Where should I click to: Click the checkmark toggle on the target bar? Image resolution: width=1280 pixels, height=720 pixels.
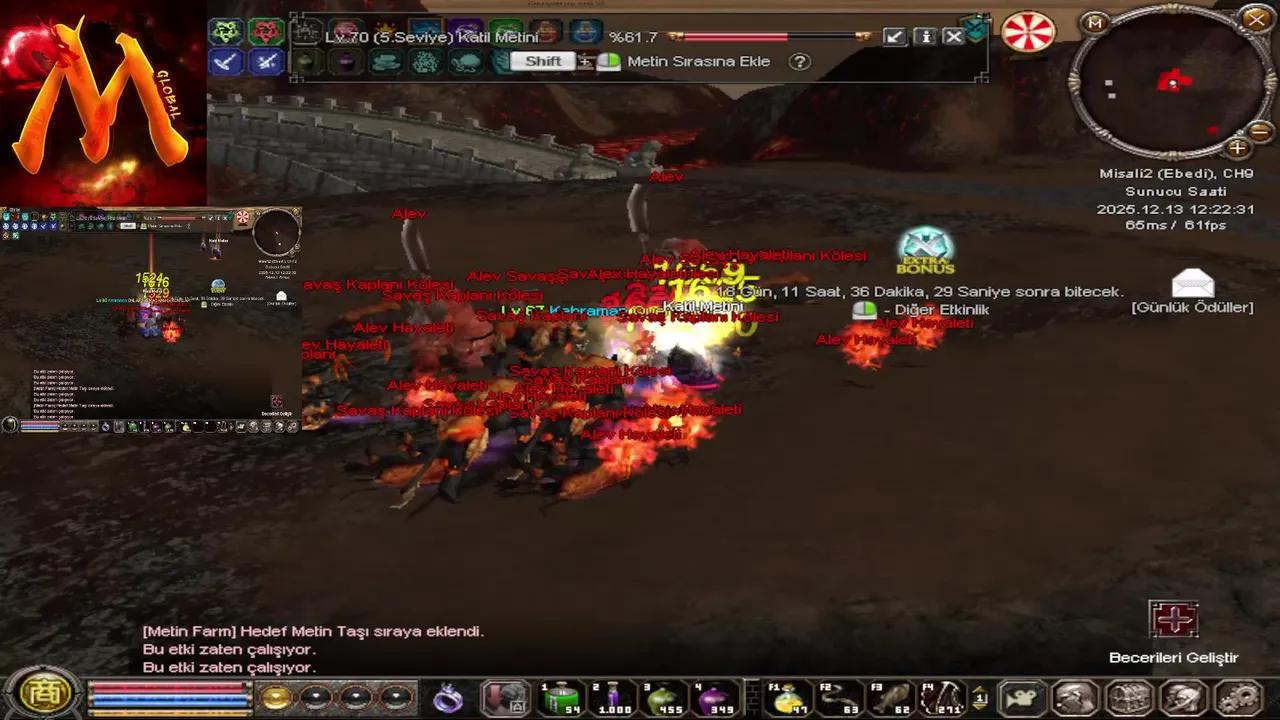tap(894, 37)
